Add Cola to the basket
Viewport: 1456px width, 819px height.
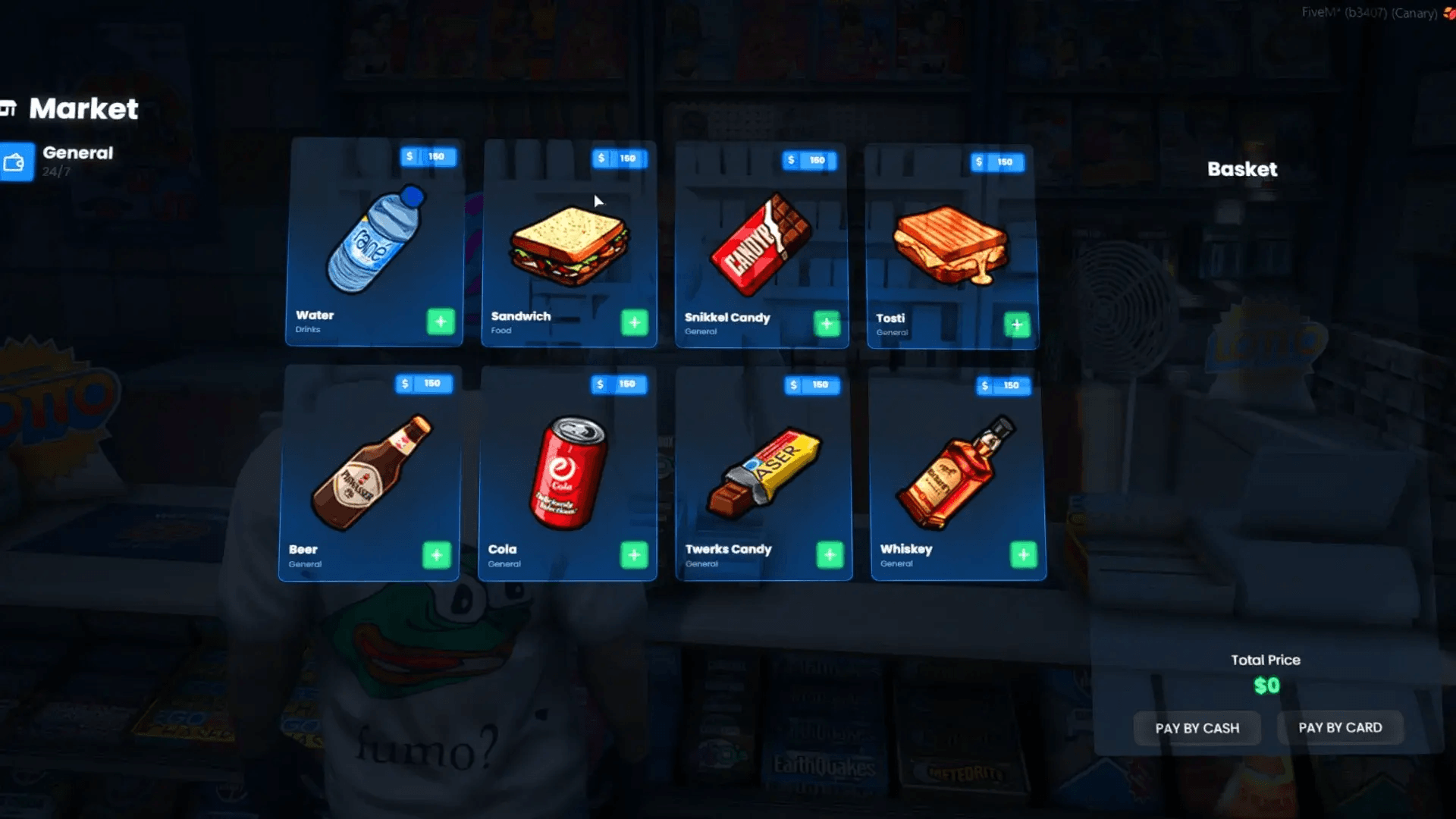tap(634, 555)
